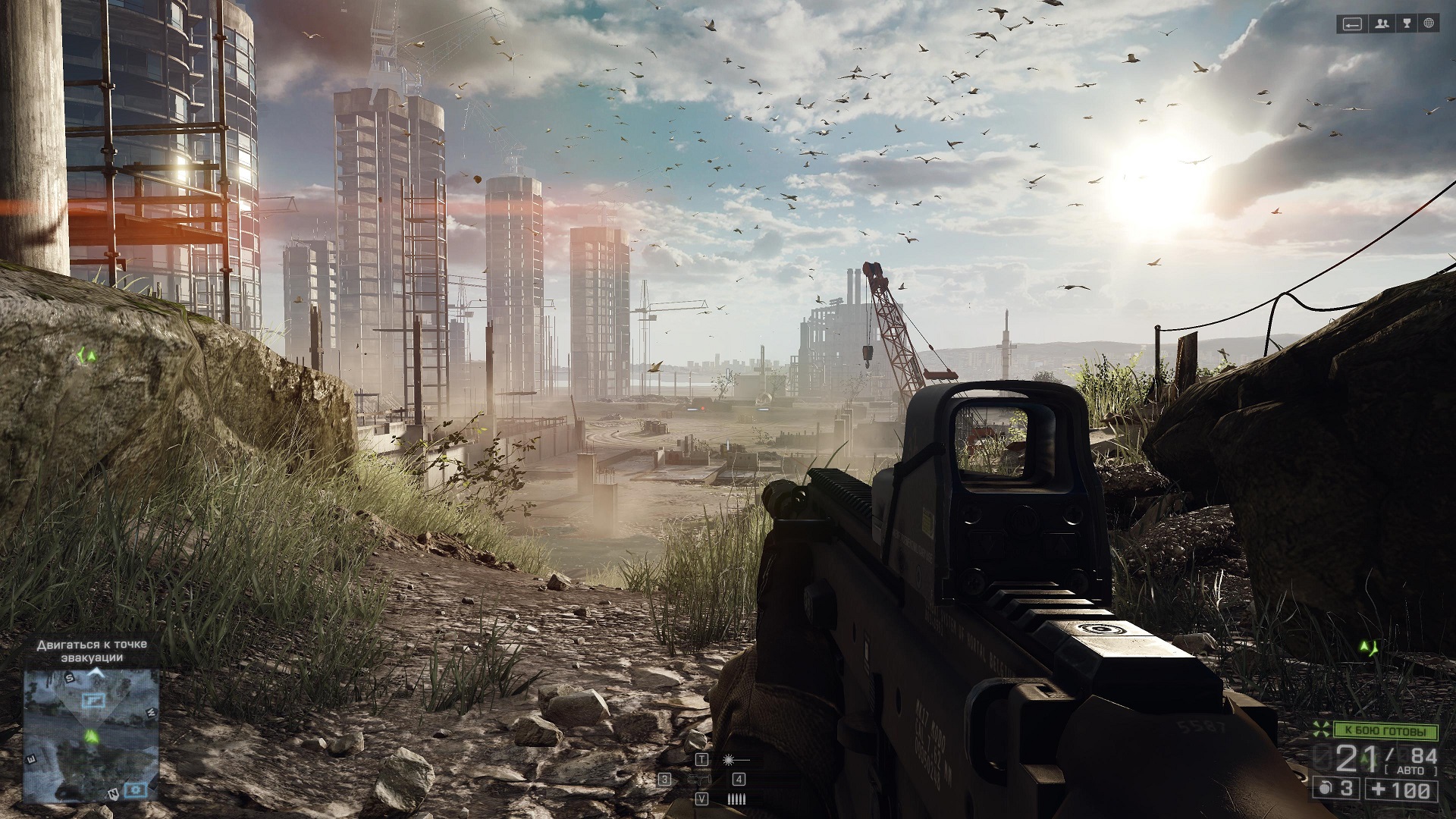
Task: Open the globe web browser icon
Action: (x=1429, y=24)
